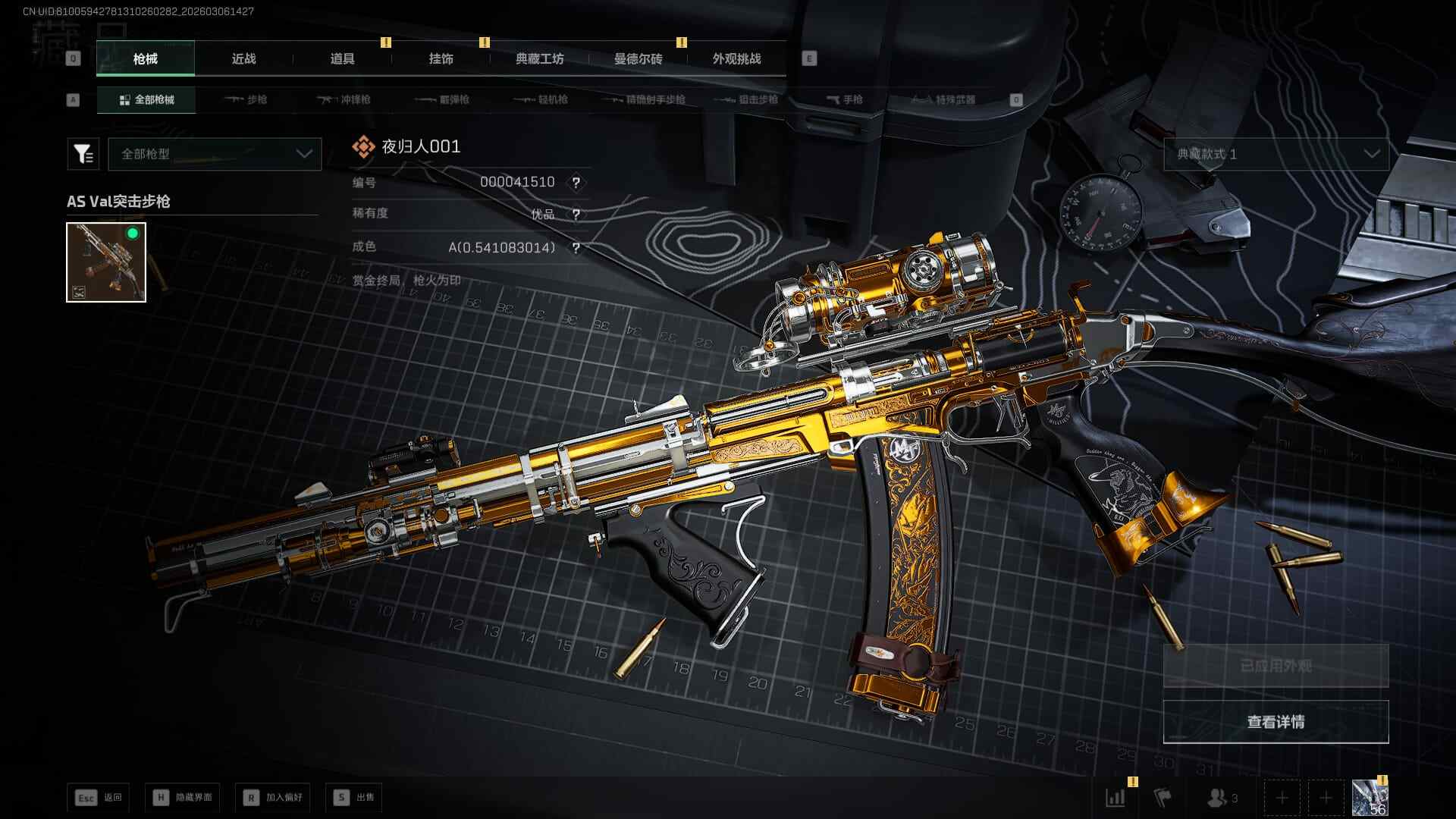The height and width of the screenshot is (819, 1456).
Task: Switch to the 曼德尔砖 tab
Action: tap(638, 59)
